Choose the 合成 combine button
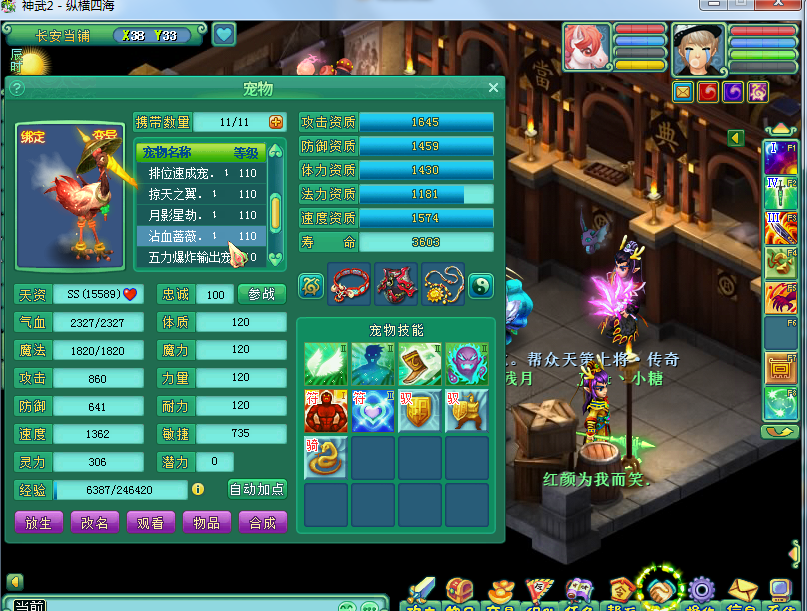 click(263, 522)
